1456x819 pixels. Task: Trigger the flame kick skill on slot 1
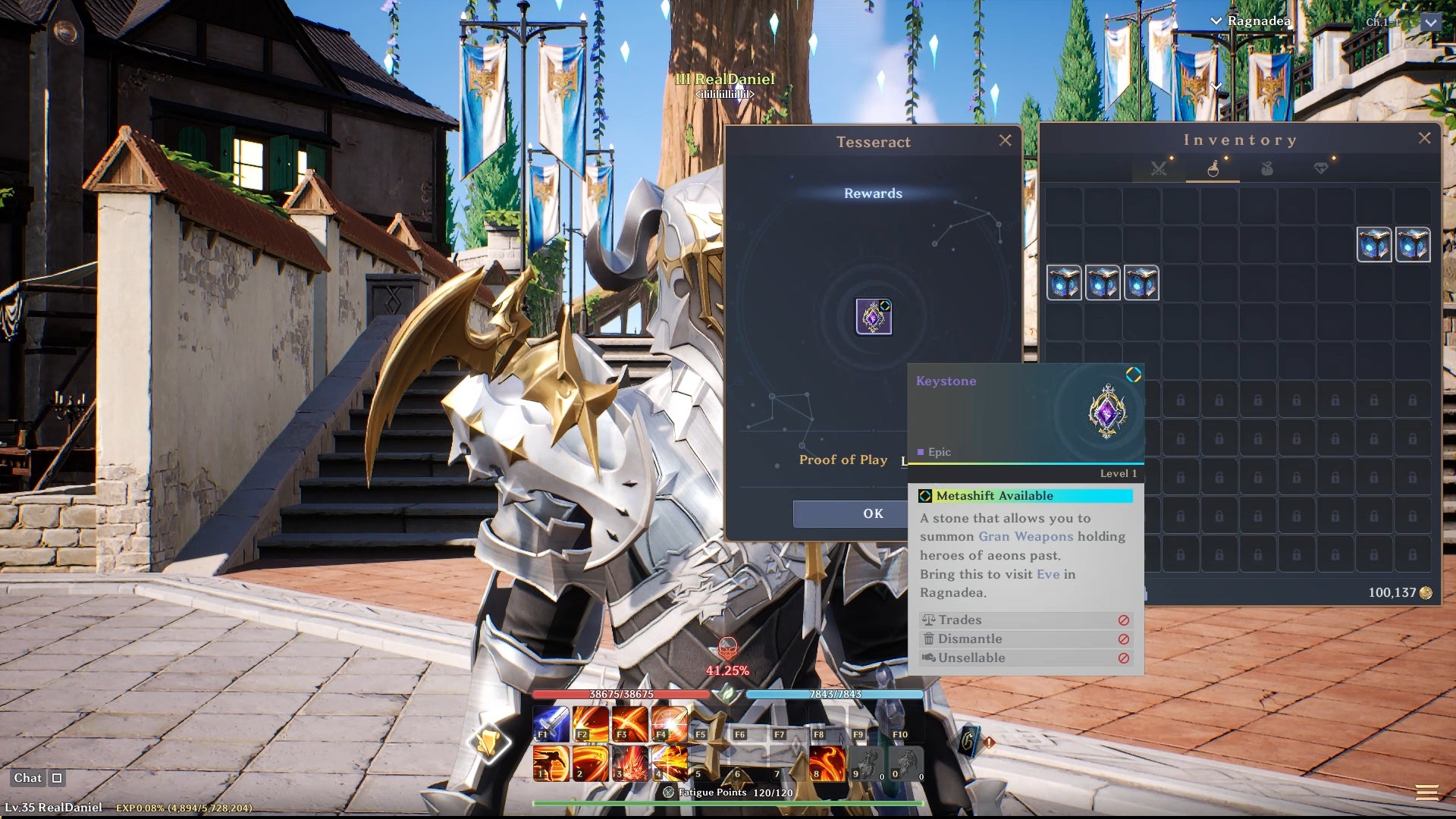[x=551, y=763]
